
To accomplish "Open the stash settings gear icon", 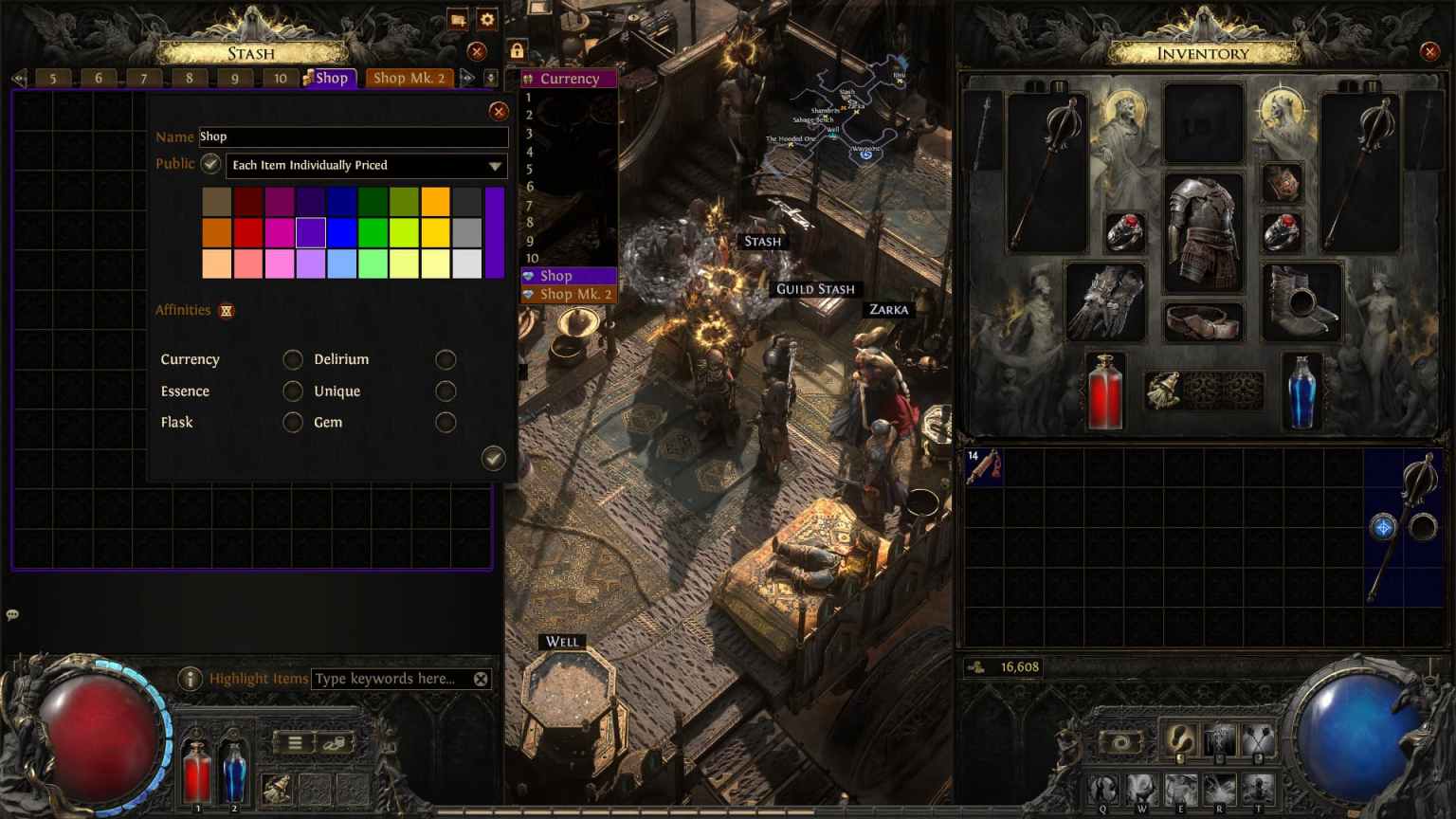I will pos(487,19).
